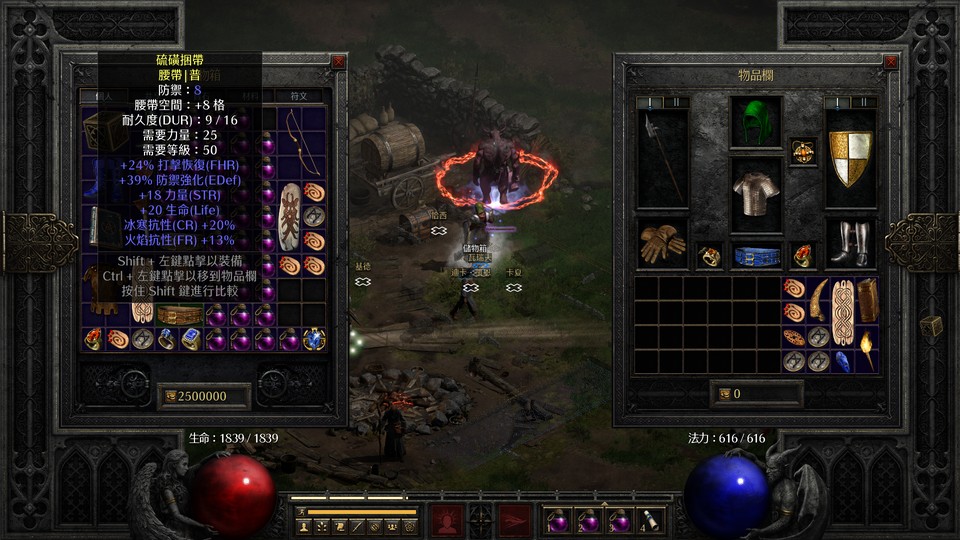Click the equipped polearm weapon slot
This screenshot has height=540, width=960.
(x=661, y=155)
